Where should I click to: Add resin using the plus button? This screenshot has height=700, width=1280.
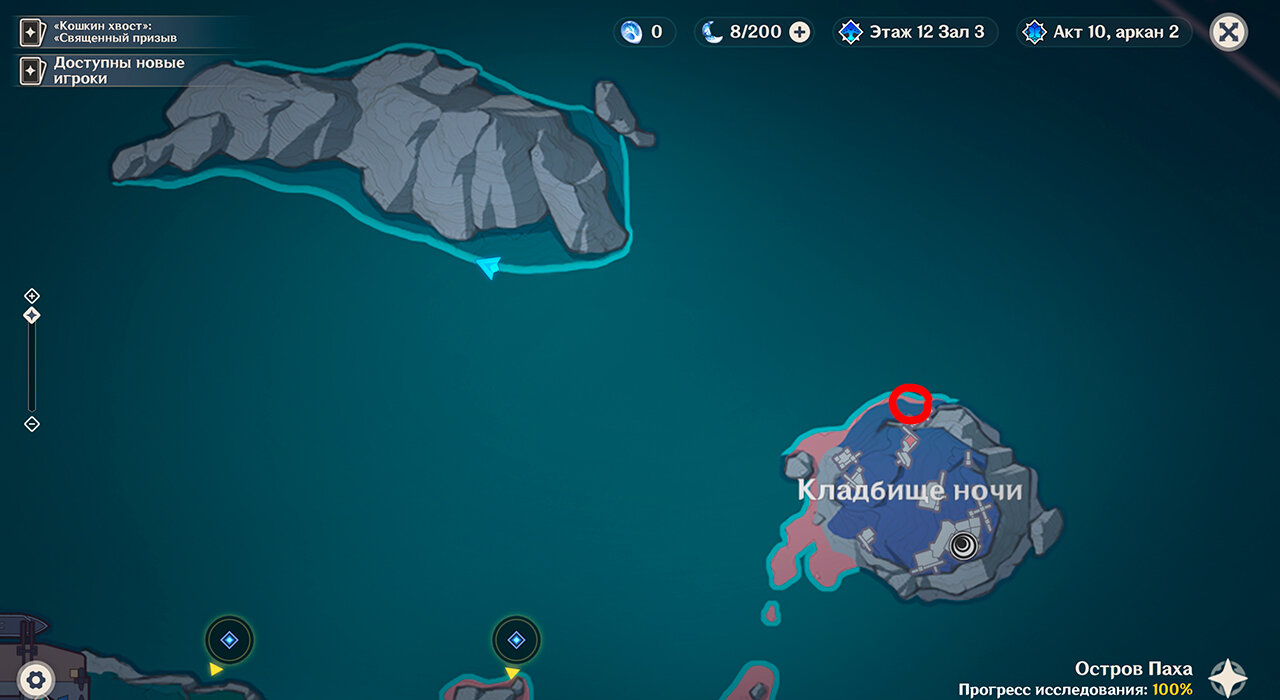point(799,32)
